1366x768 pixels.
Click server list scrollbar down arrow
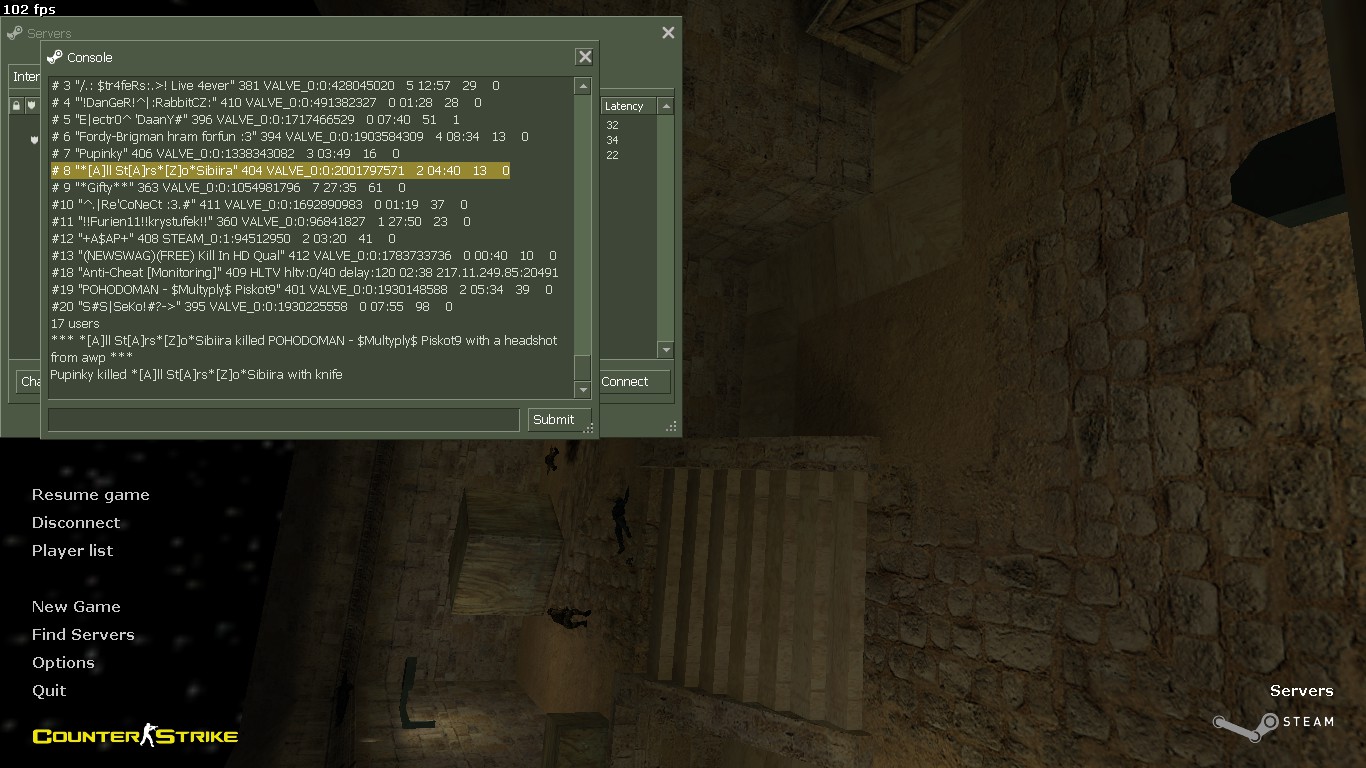click(666, 349)
